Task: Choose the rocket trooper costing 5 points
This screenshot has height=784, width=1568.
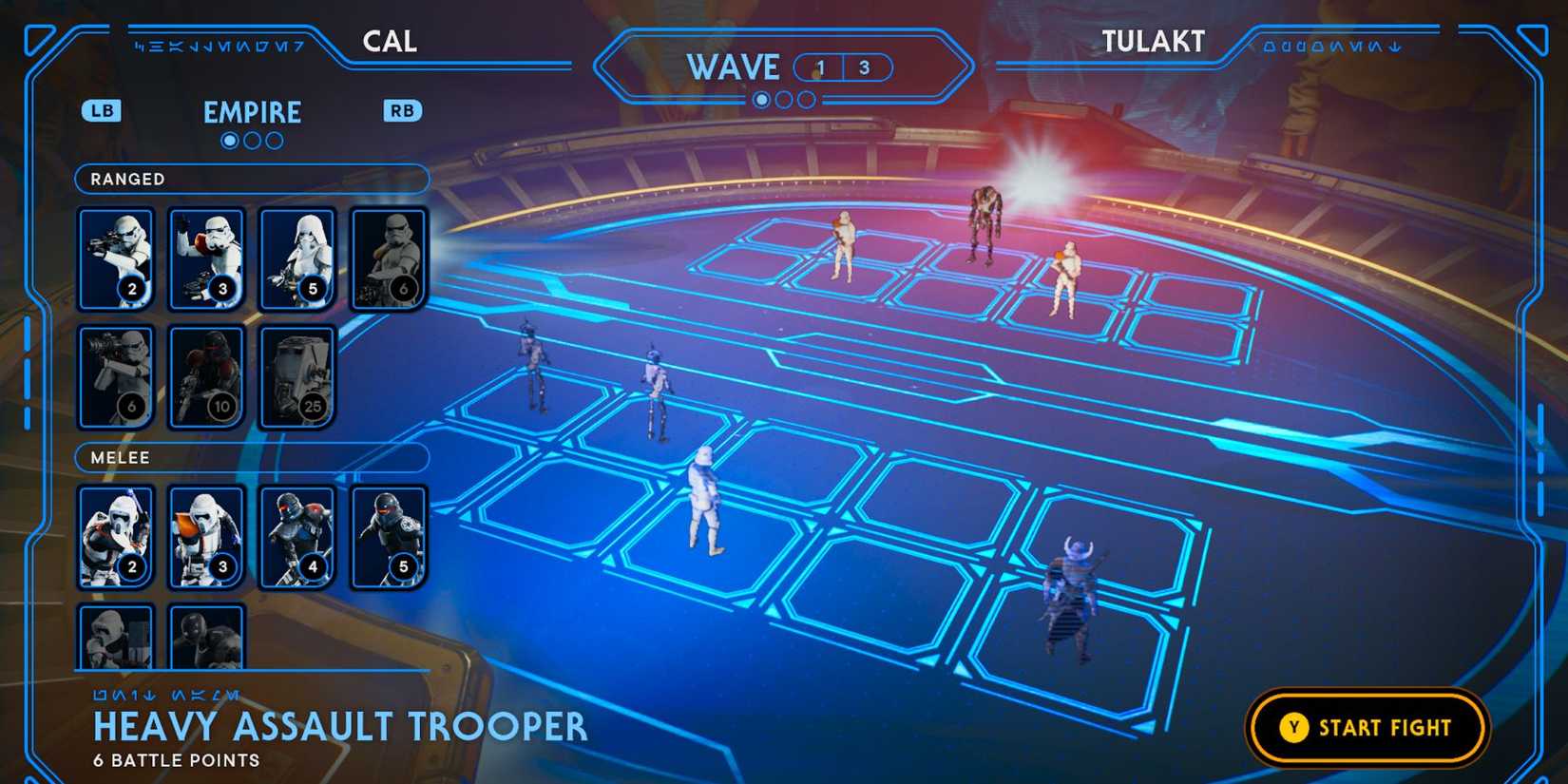Action: pos(297,257)
